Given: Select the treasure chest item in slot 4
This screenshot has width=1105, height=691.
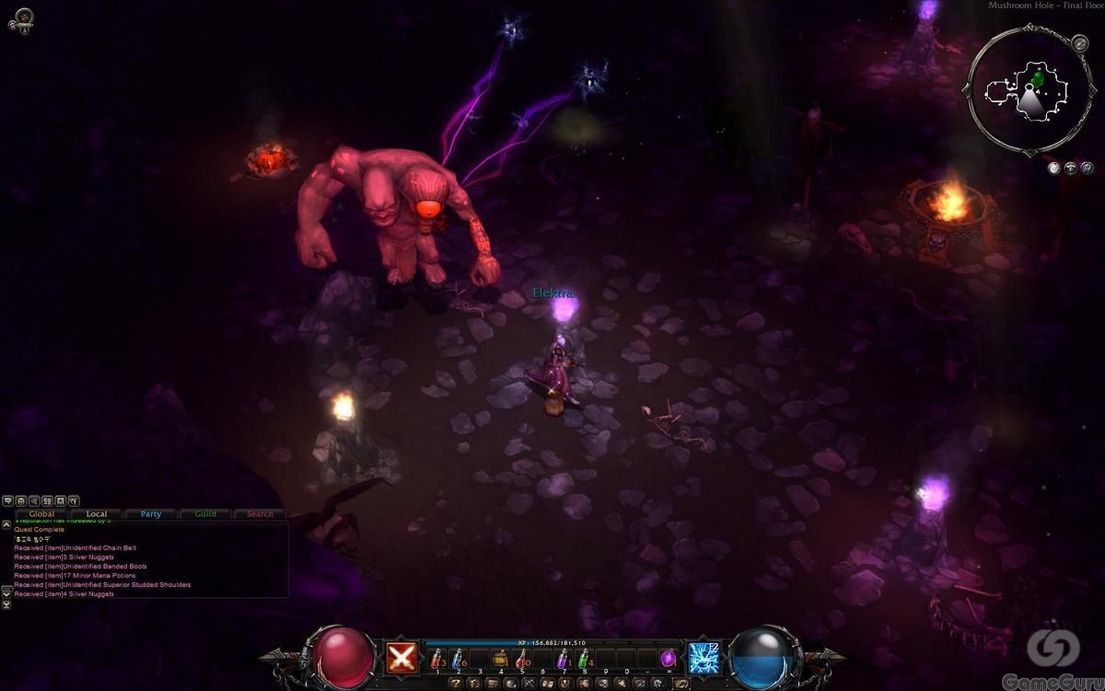Looking at the screenshot, I should [499, 658].
